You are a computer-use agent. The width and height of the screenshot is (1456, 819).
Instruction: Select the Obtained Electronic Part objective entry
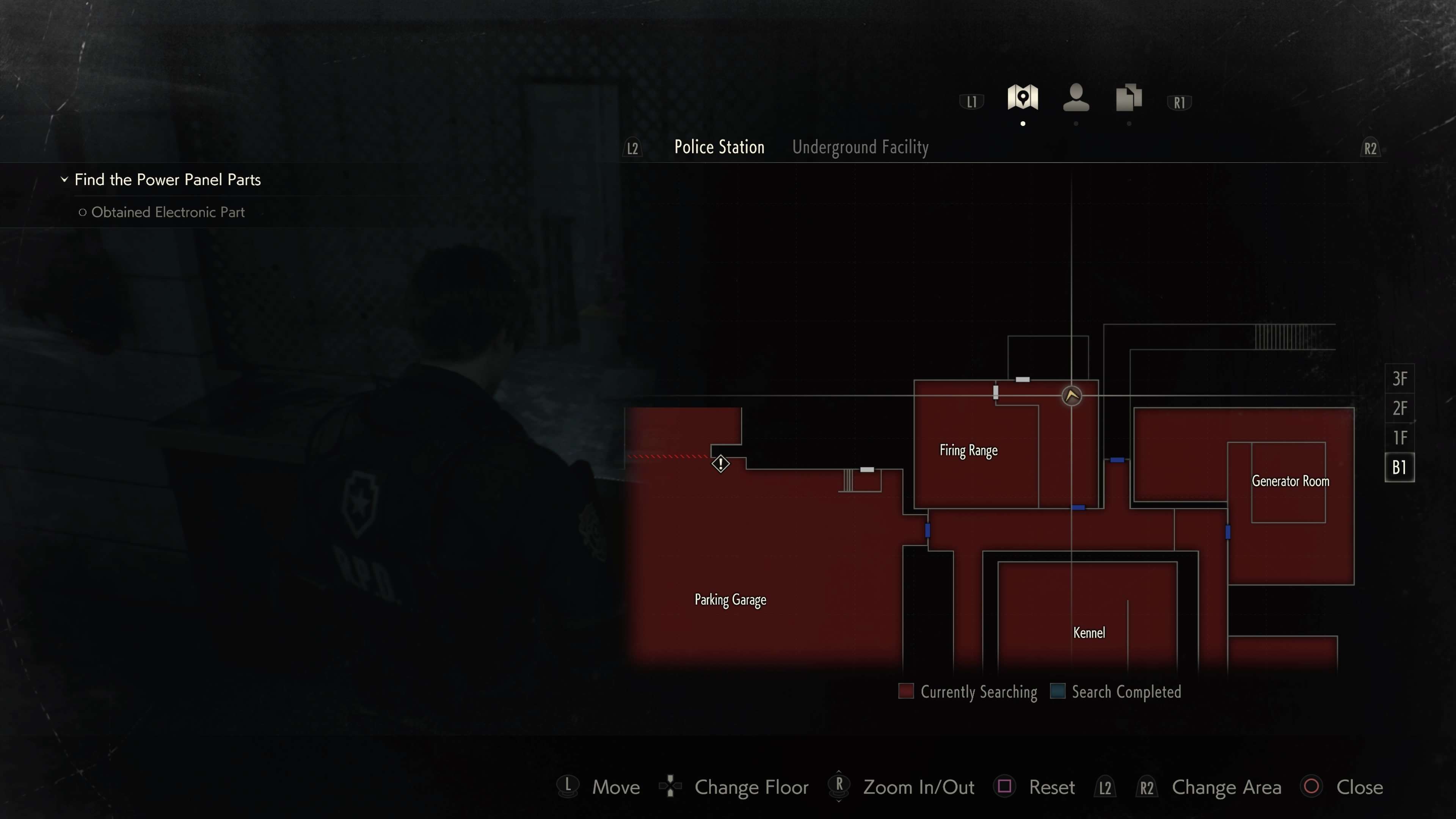168,212
